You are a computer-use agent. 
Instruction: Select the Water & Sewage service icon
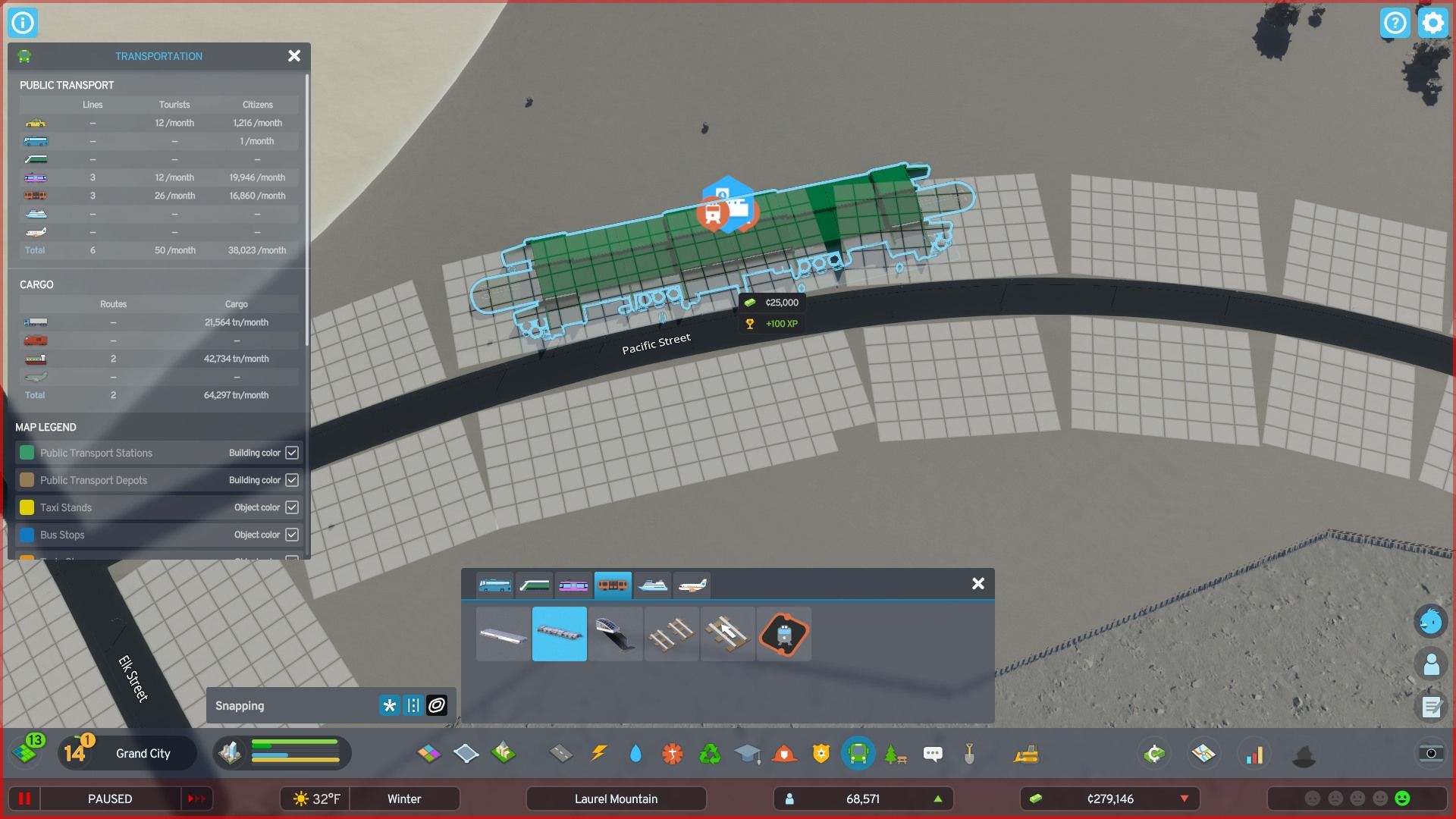click(x=635, y=753)
